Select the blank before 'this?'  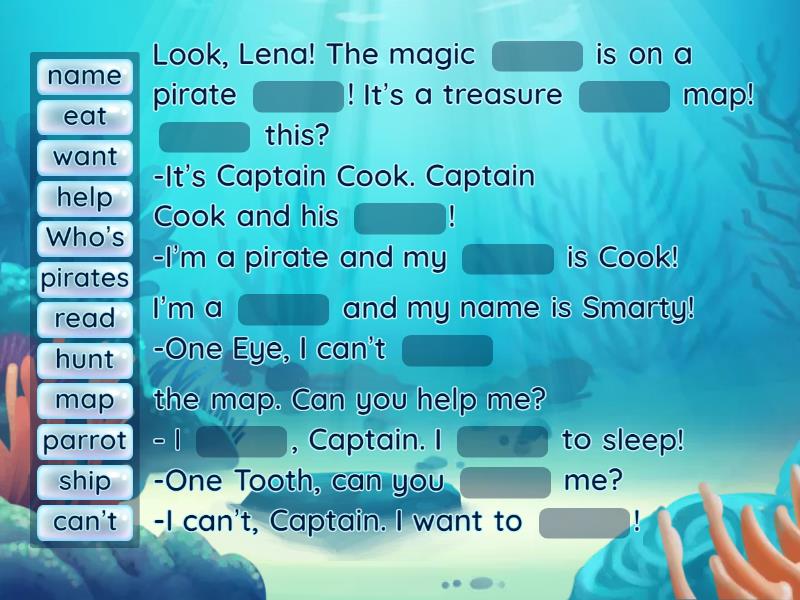click(204, 136)
